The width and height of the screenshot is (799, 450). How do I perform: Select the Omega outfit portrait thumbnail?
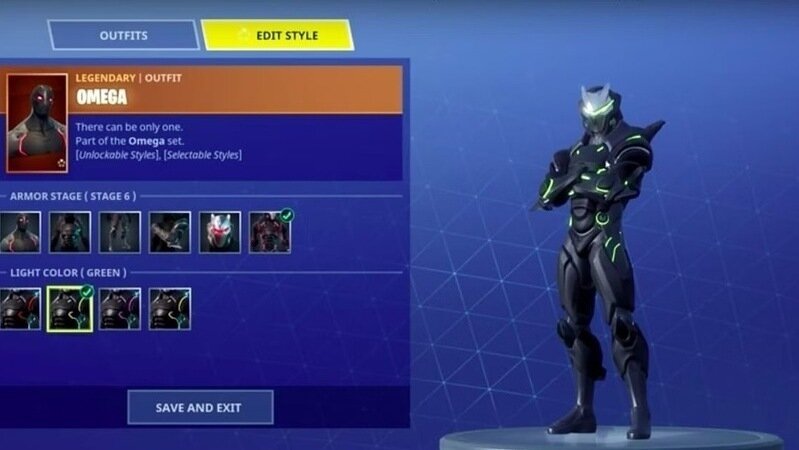pyautogui.click(x=37, y=122)
